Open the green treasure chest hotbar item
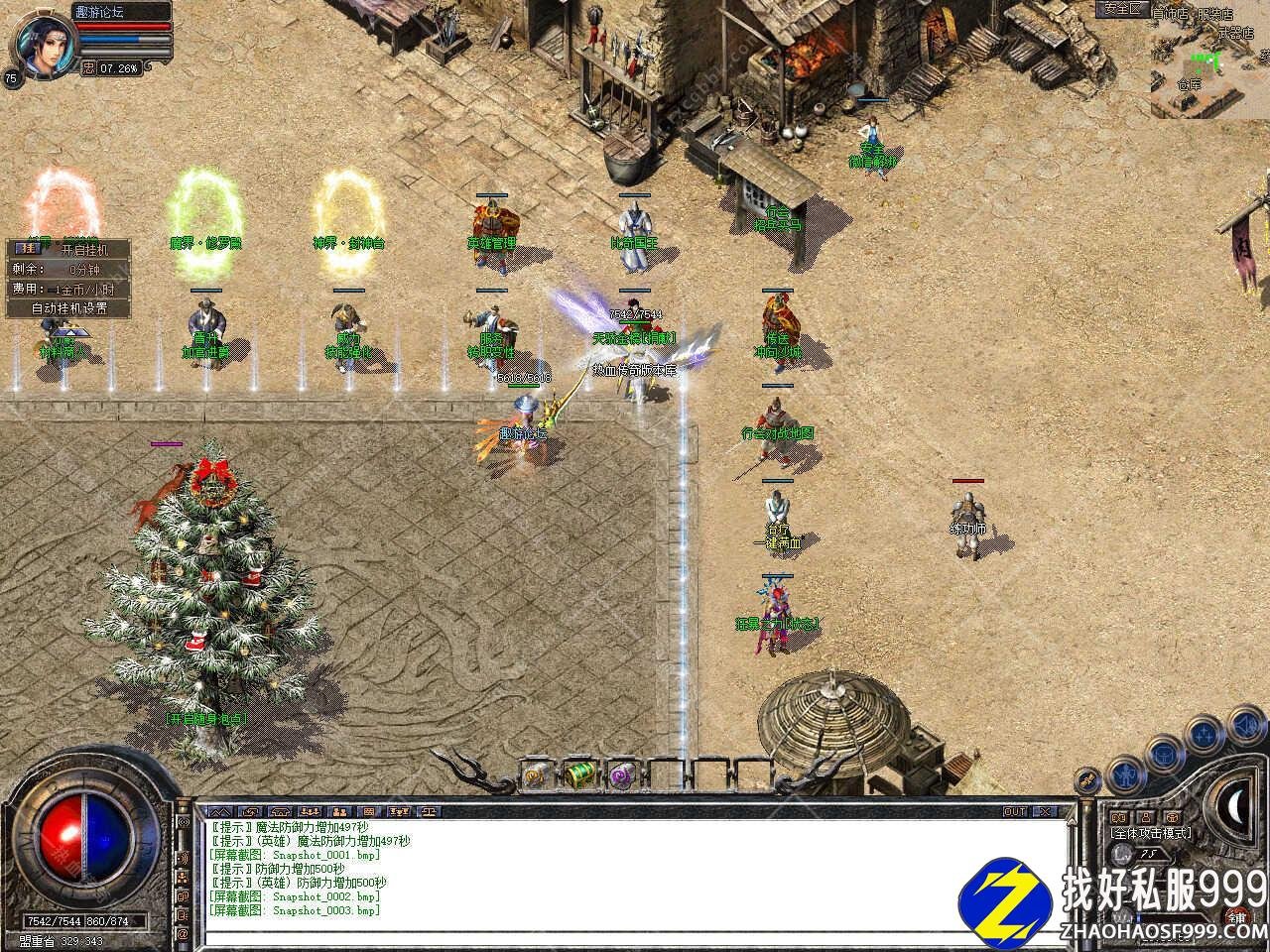The width and height of the screenshot is (1270, 952). (x=578, y=775)
